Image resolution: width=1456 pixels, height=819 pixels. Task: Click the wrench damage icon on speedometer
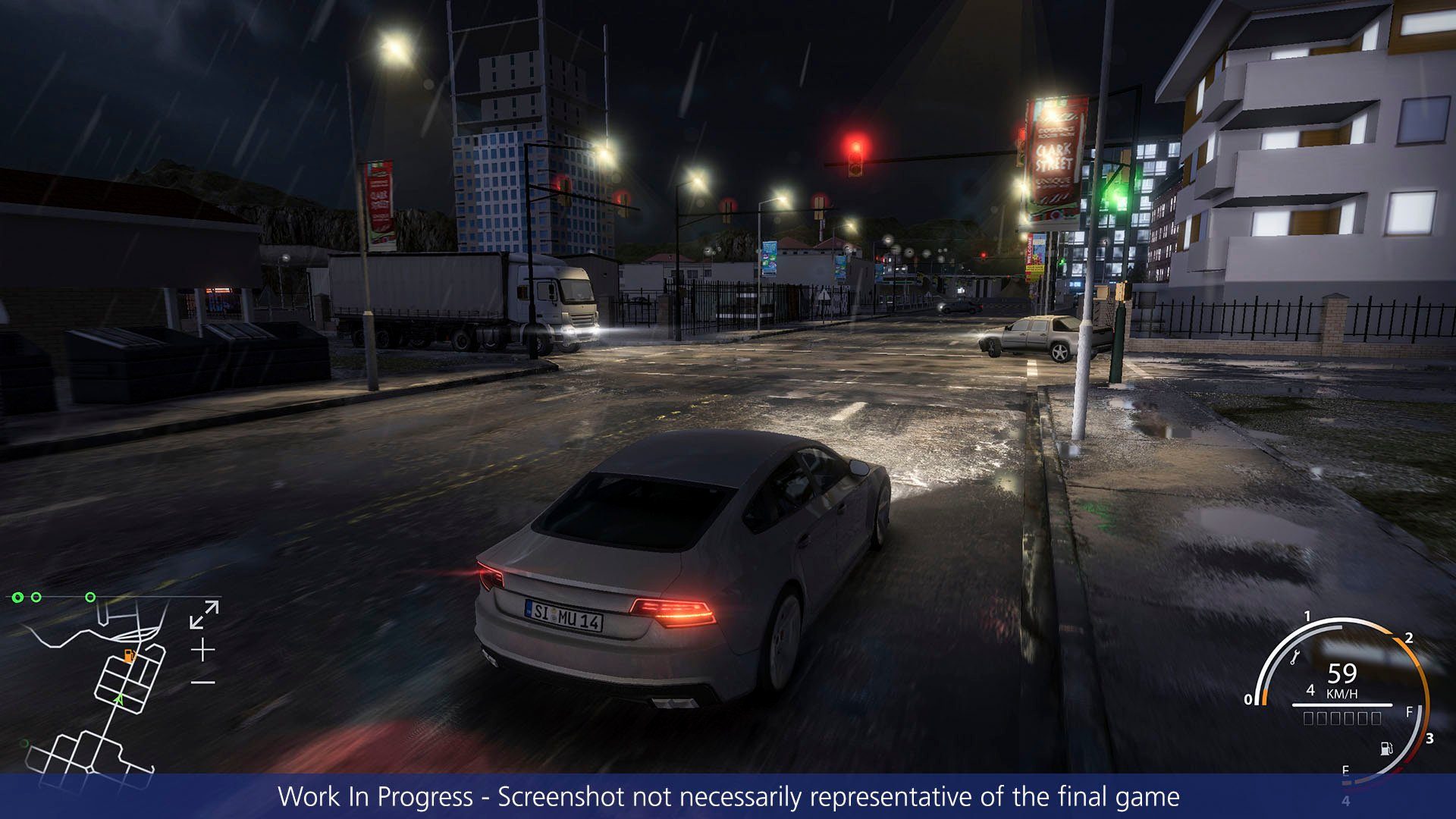(x=1294, y=658)
